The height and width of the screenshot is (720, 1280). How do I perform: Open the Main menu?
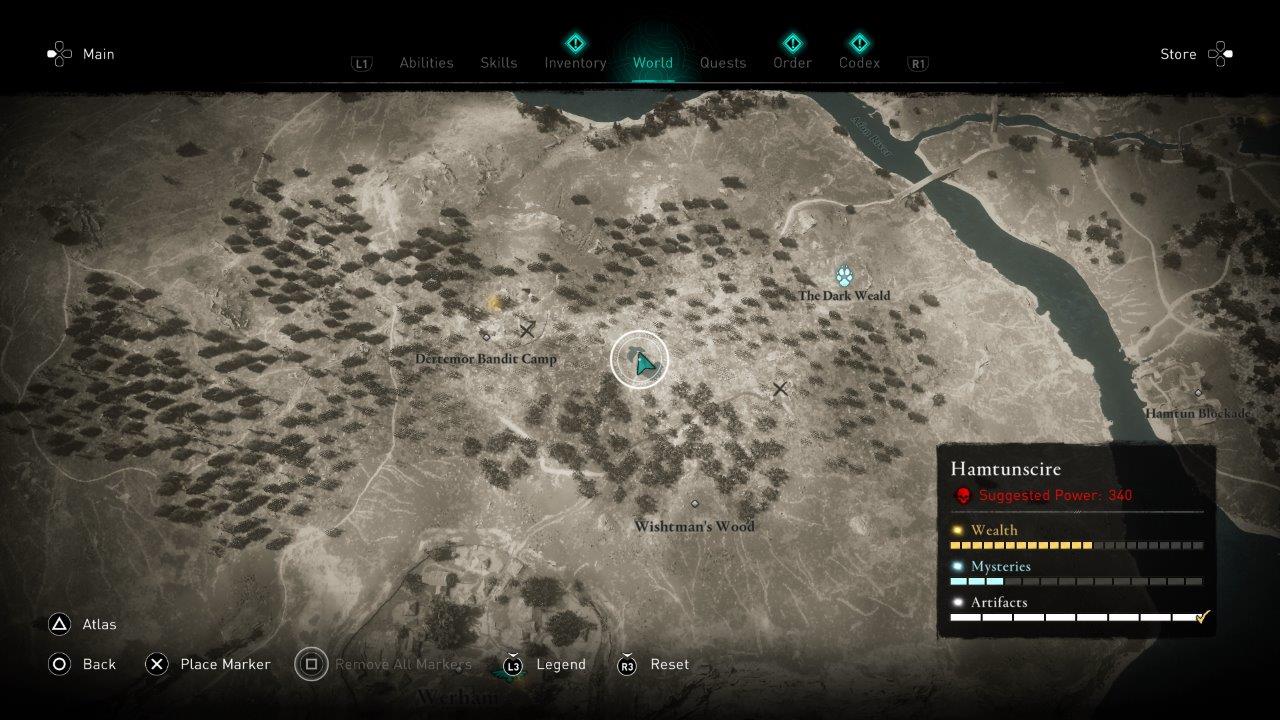(97, 54)
